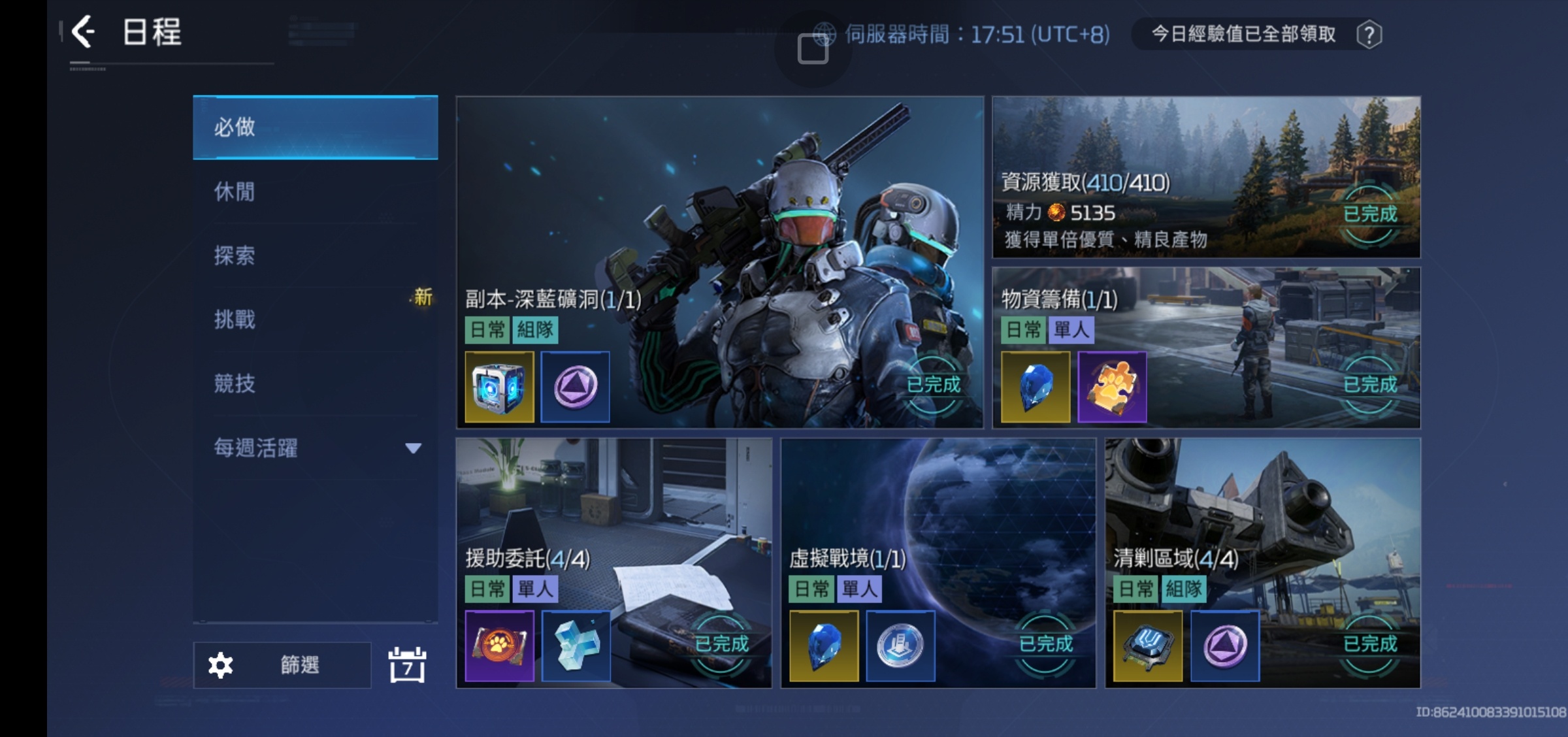Select the 必做 tab
The height and width of the screenshot is (737, 1568).
(x=315, y=127)
